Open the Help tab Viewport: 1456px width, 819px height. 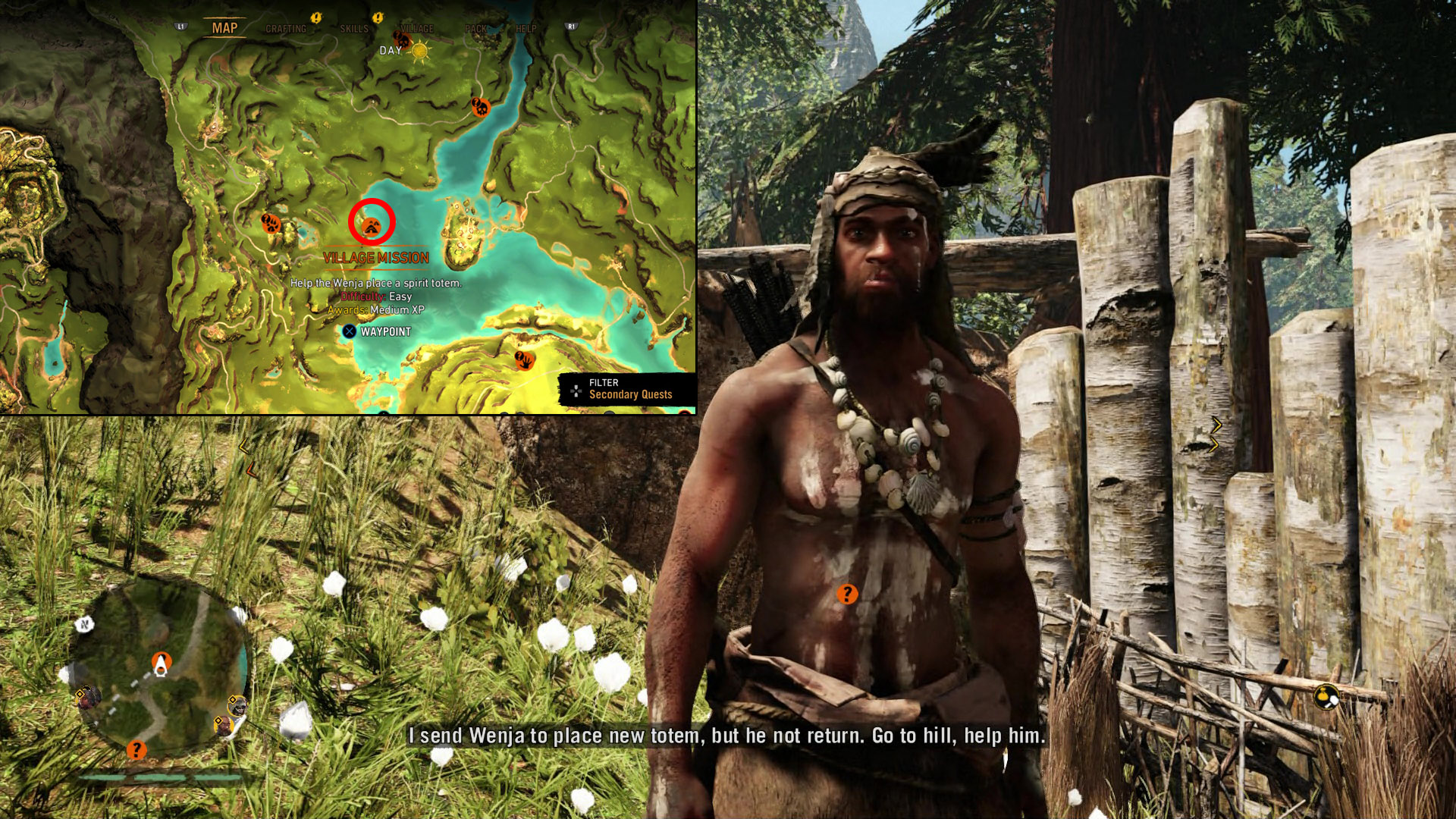click(526, 29)
